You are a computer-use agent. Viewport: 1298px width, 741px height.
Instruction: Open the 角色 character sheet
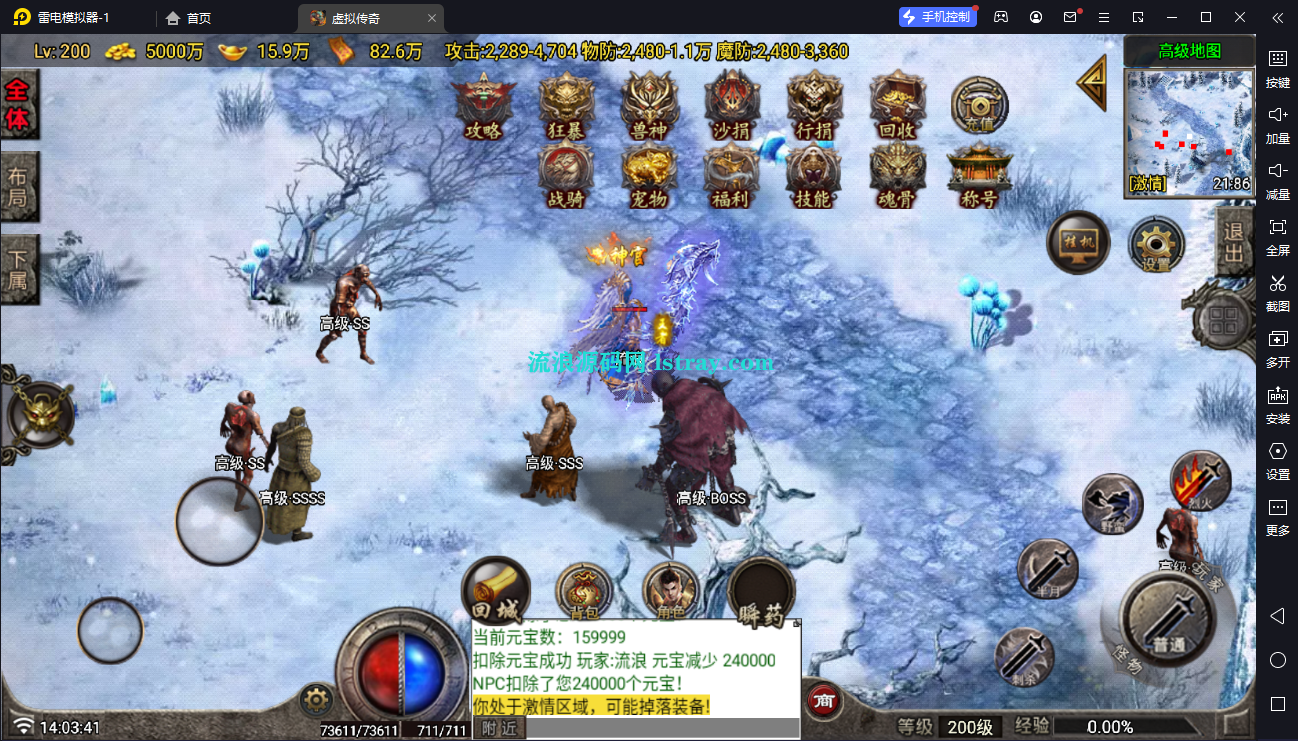click(x=670, y=590)
